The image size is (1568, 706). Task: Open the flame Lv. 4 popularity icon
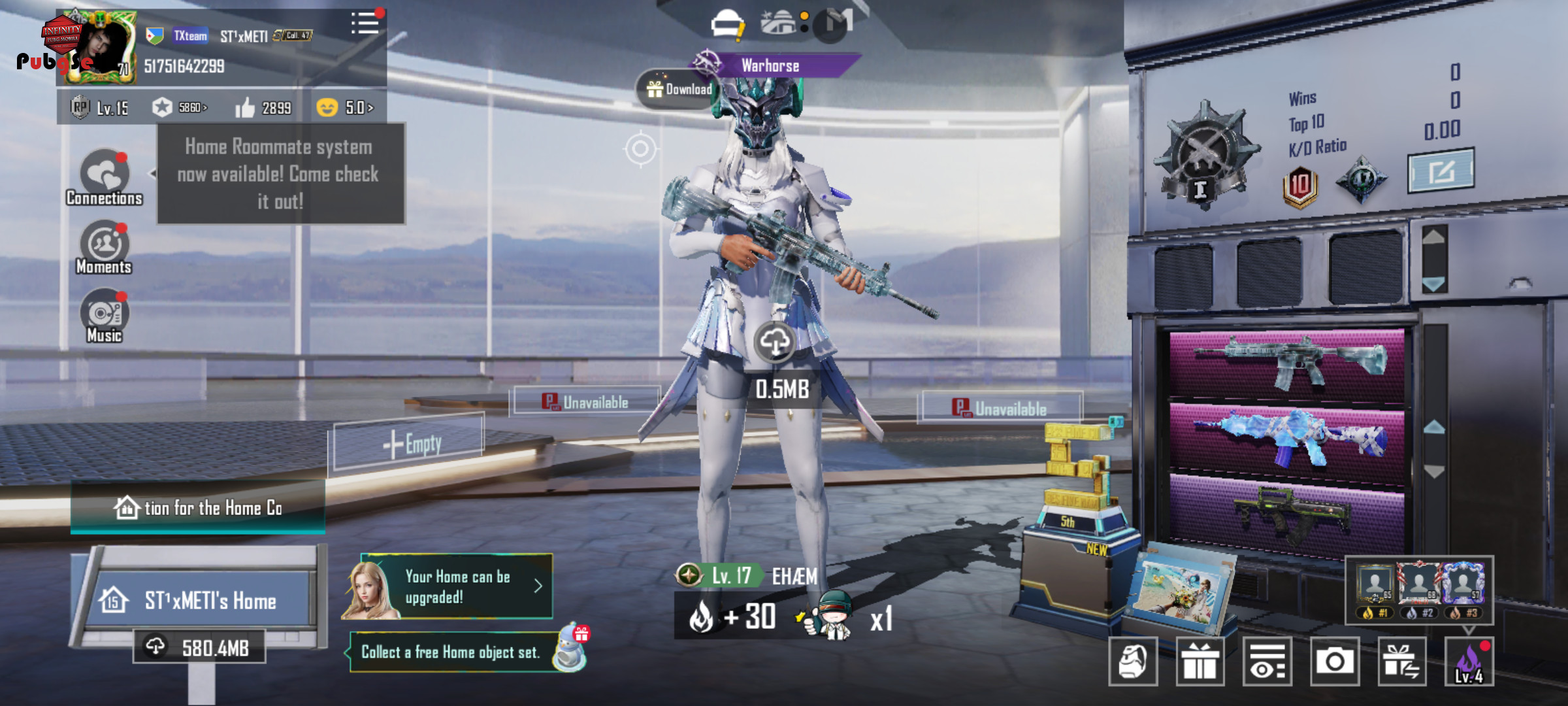pos(1469,662)
